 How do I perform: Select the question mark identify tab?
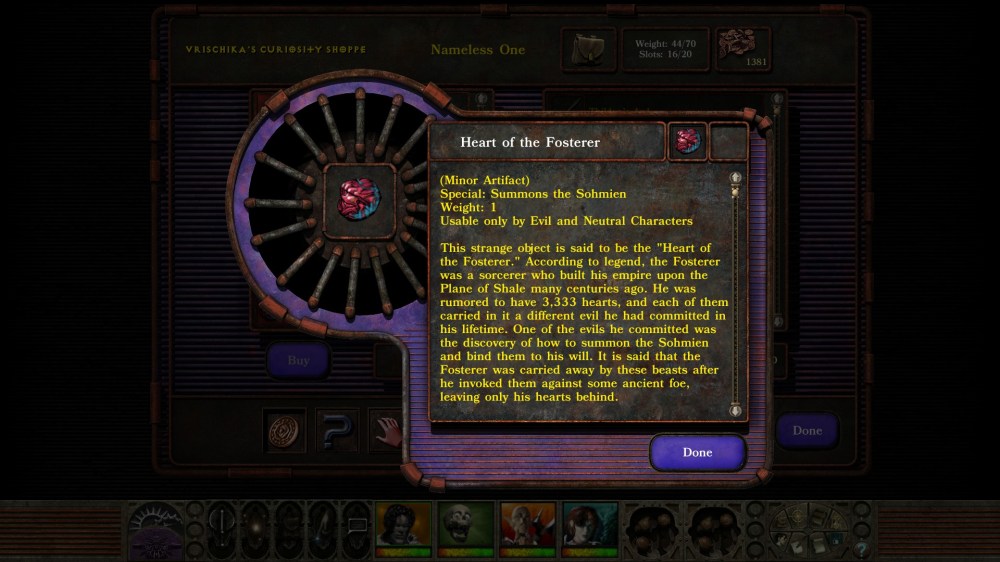[337, 430]
